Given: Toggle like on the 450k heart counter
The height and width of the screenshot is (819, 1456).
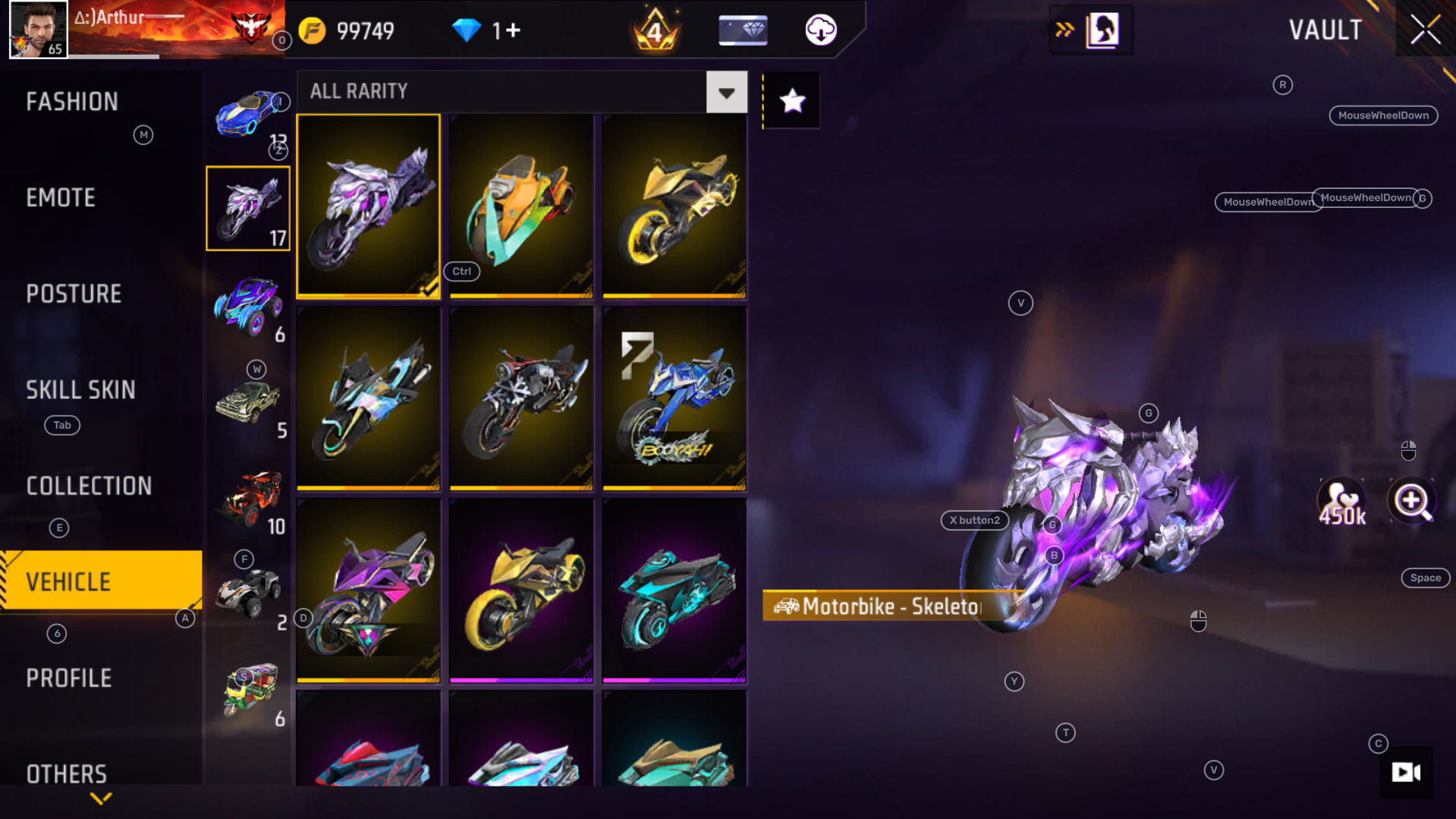Looking at the screenshot, I should (1341, 501).
